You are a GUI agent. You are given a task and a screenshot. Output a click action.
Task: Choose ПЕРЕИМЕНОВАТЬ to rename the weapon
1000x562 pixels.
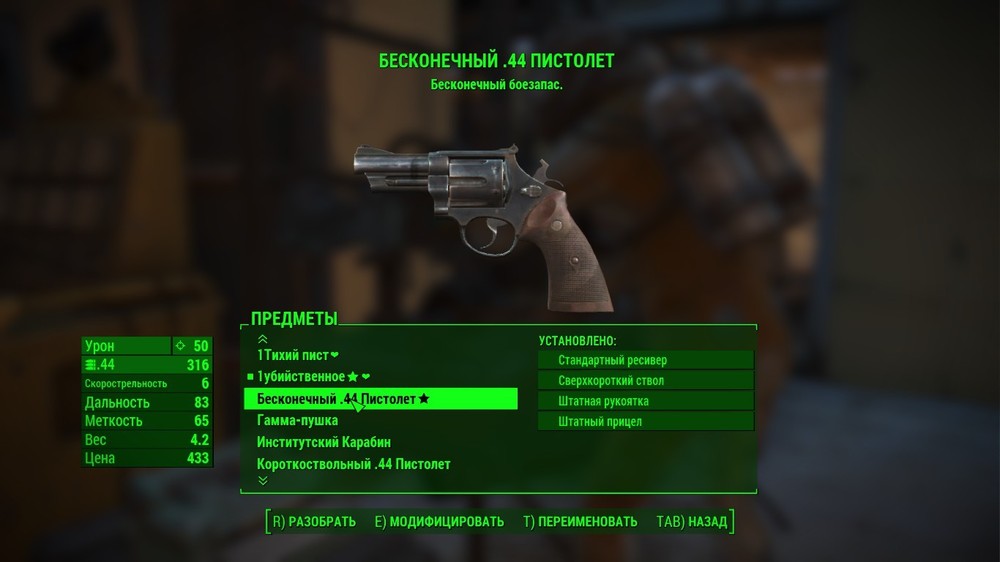coord(580,521)
